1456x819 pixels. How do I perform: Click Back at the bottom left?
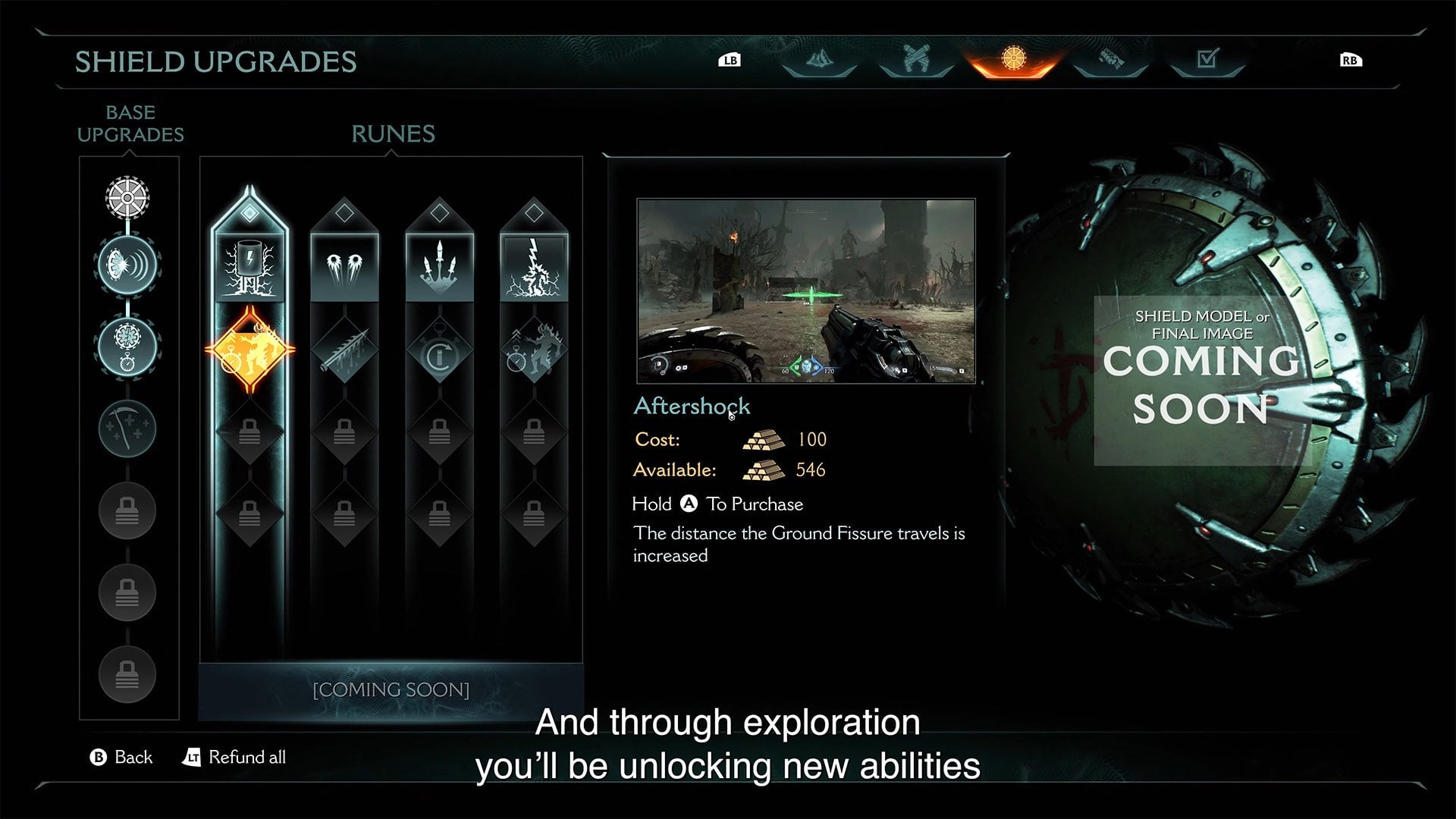click(121, 757)
